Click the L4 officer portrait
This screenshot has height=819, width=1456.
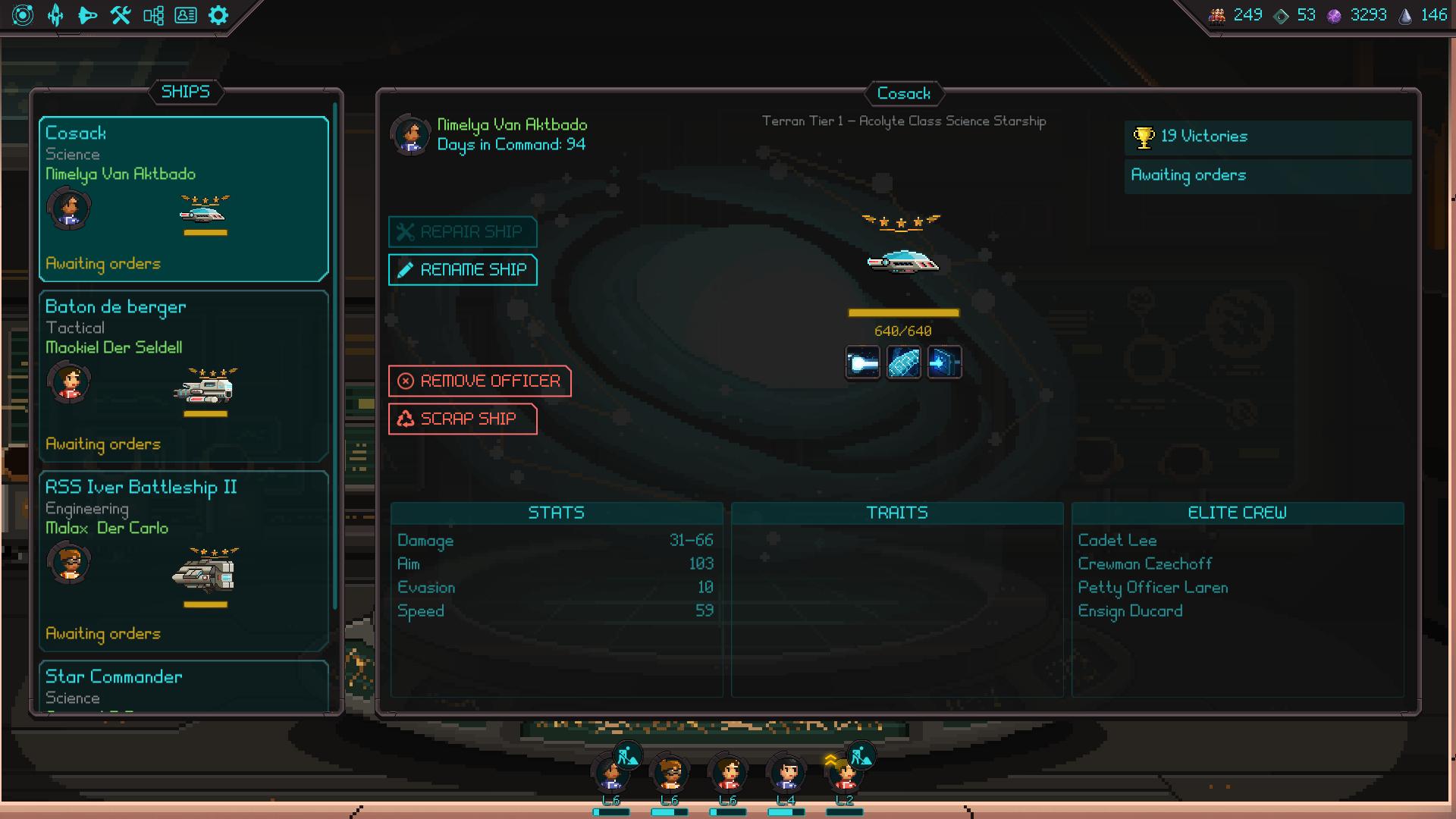(x=786, y=773)
